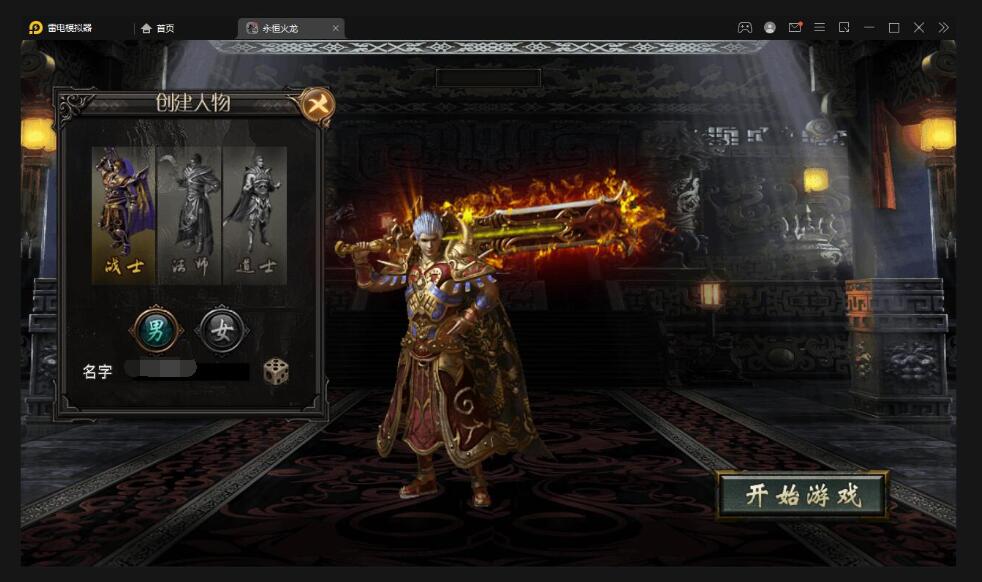
Task: Close the 永恒火龙 game tab
Action: click(x=335, y=28)
